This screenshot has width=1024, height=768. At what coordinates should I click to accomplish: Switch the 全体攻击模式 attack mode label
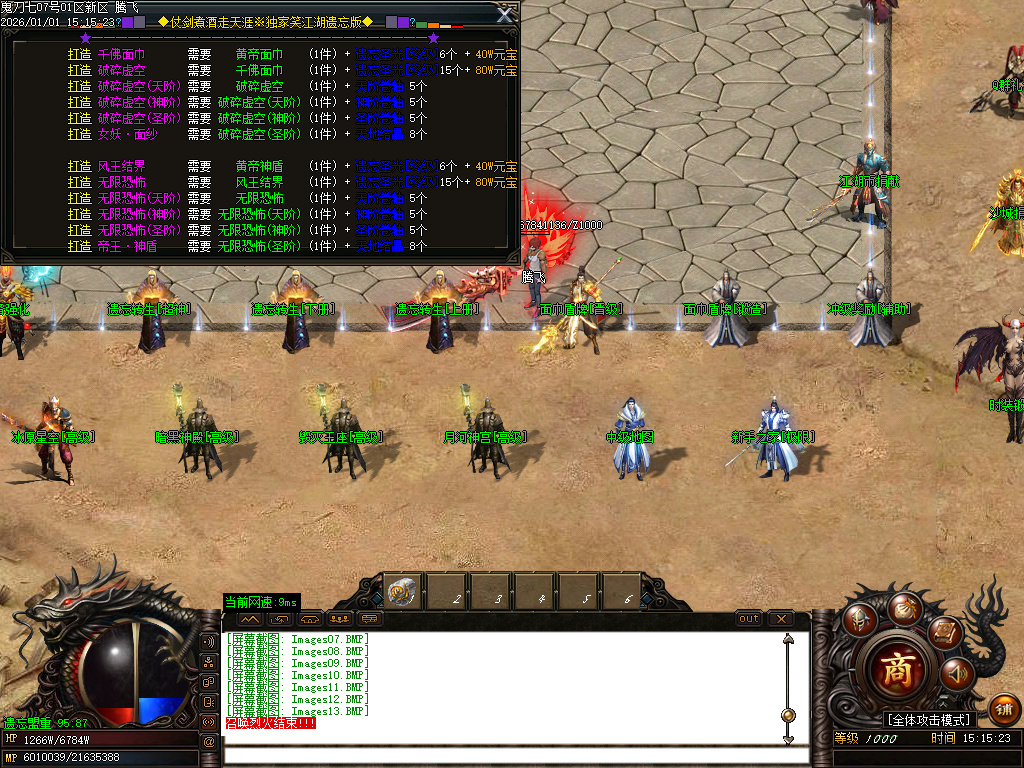(x=929, y=720)
